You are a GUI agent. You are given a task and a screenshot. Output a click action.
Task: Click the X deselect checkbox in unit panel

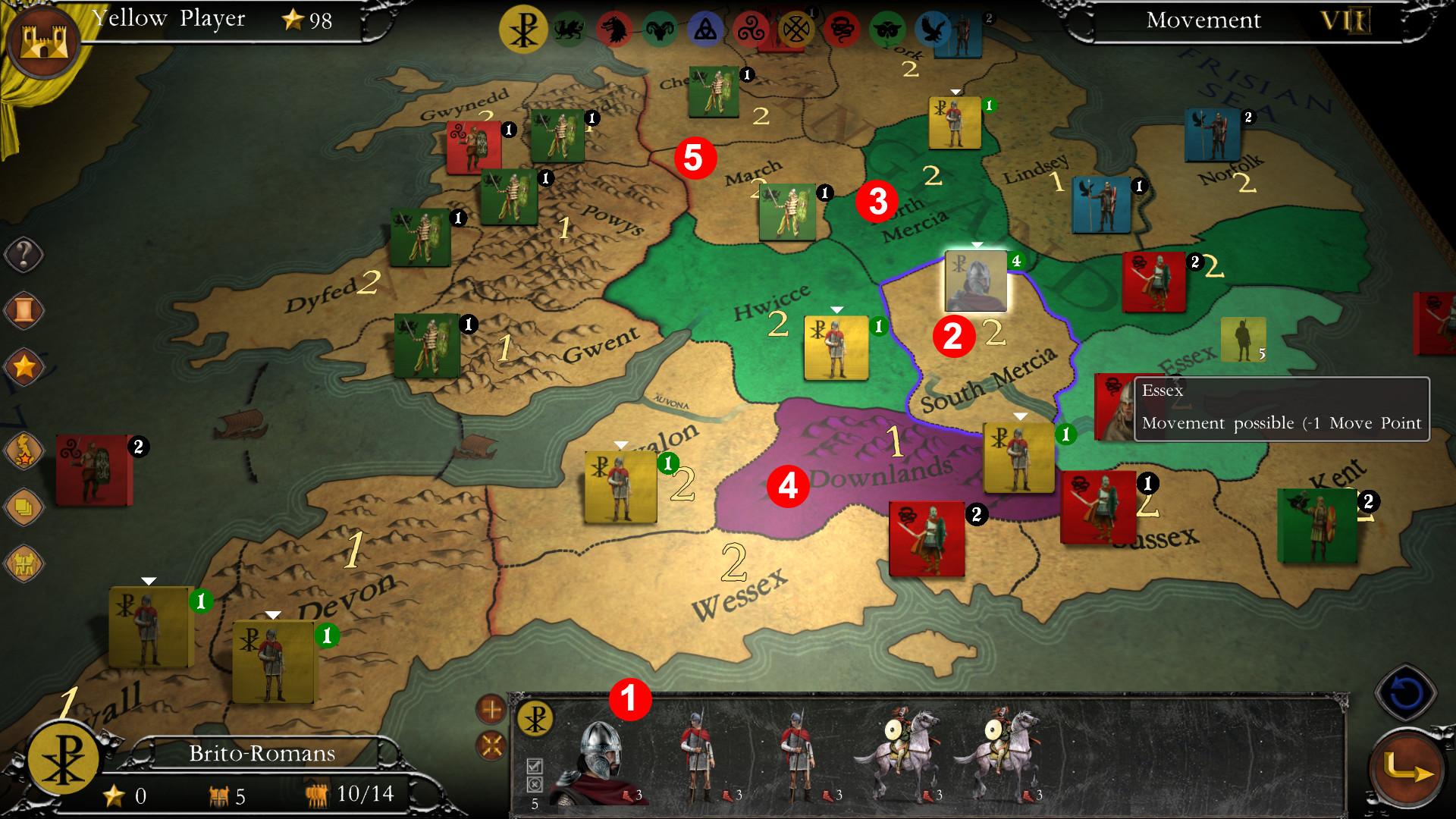[x=534, y=785]
